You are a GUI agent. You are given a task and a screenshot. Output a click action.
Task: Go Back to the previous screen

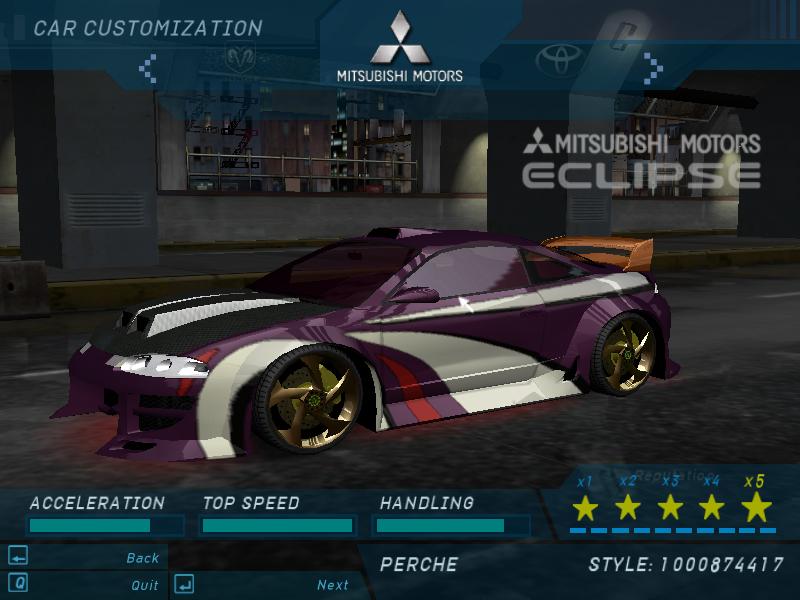coord(142,558)
